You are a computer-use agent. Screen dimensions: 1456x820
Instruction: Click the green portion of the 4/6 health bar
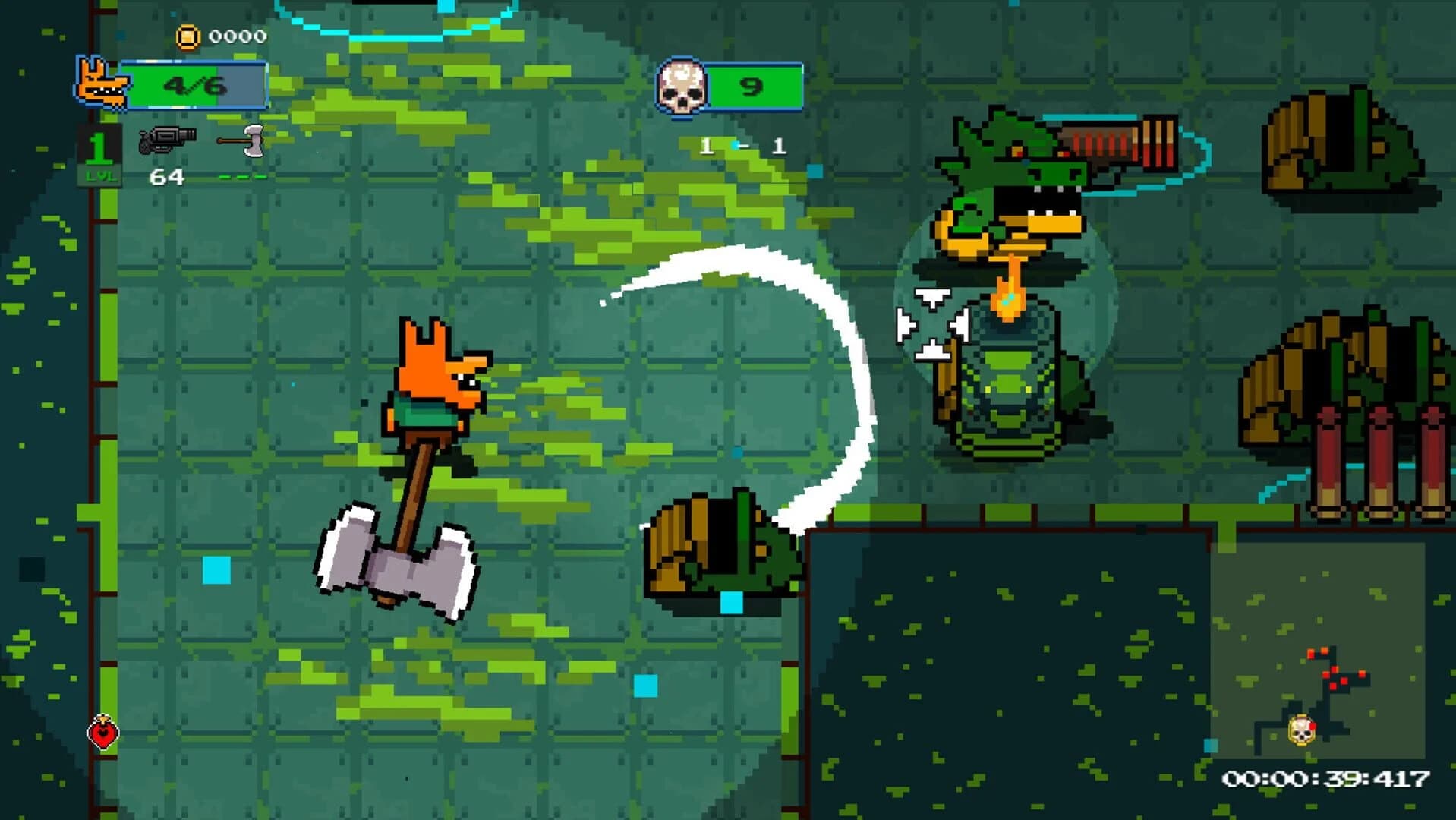click(175, 86)
